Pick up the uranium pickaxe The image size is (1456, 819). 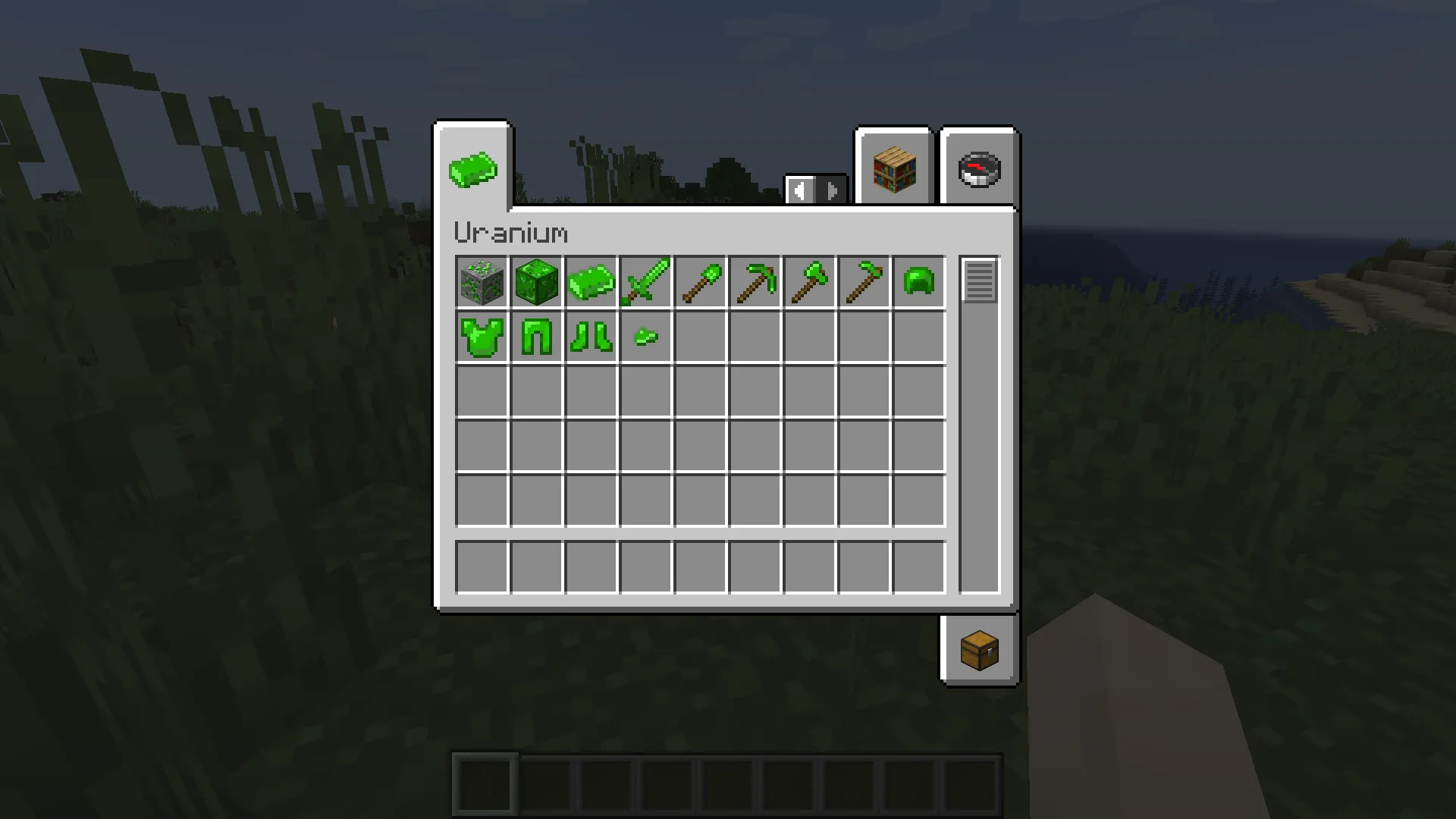click(755, 282)
